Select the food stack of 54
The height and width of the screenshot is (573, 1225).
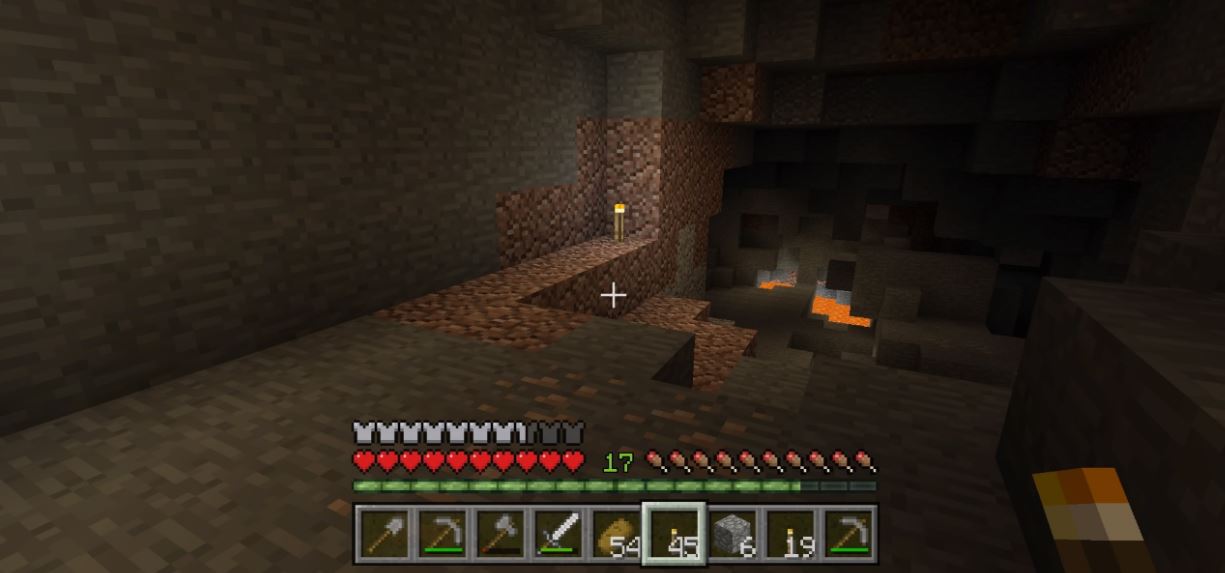point(617,534)
